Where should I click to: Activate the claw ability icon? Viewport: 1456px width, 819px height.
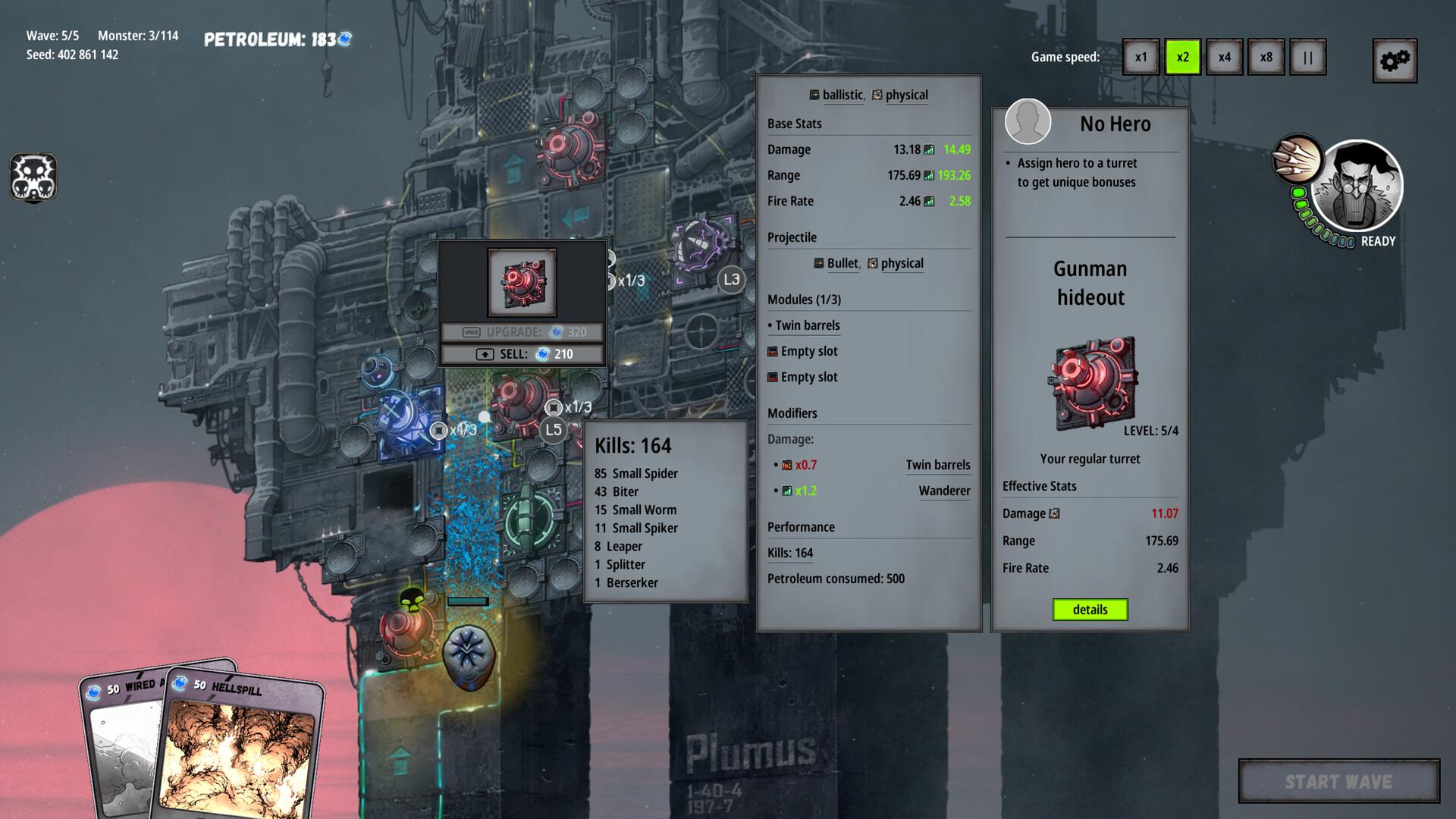(1297, 159)
